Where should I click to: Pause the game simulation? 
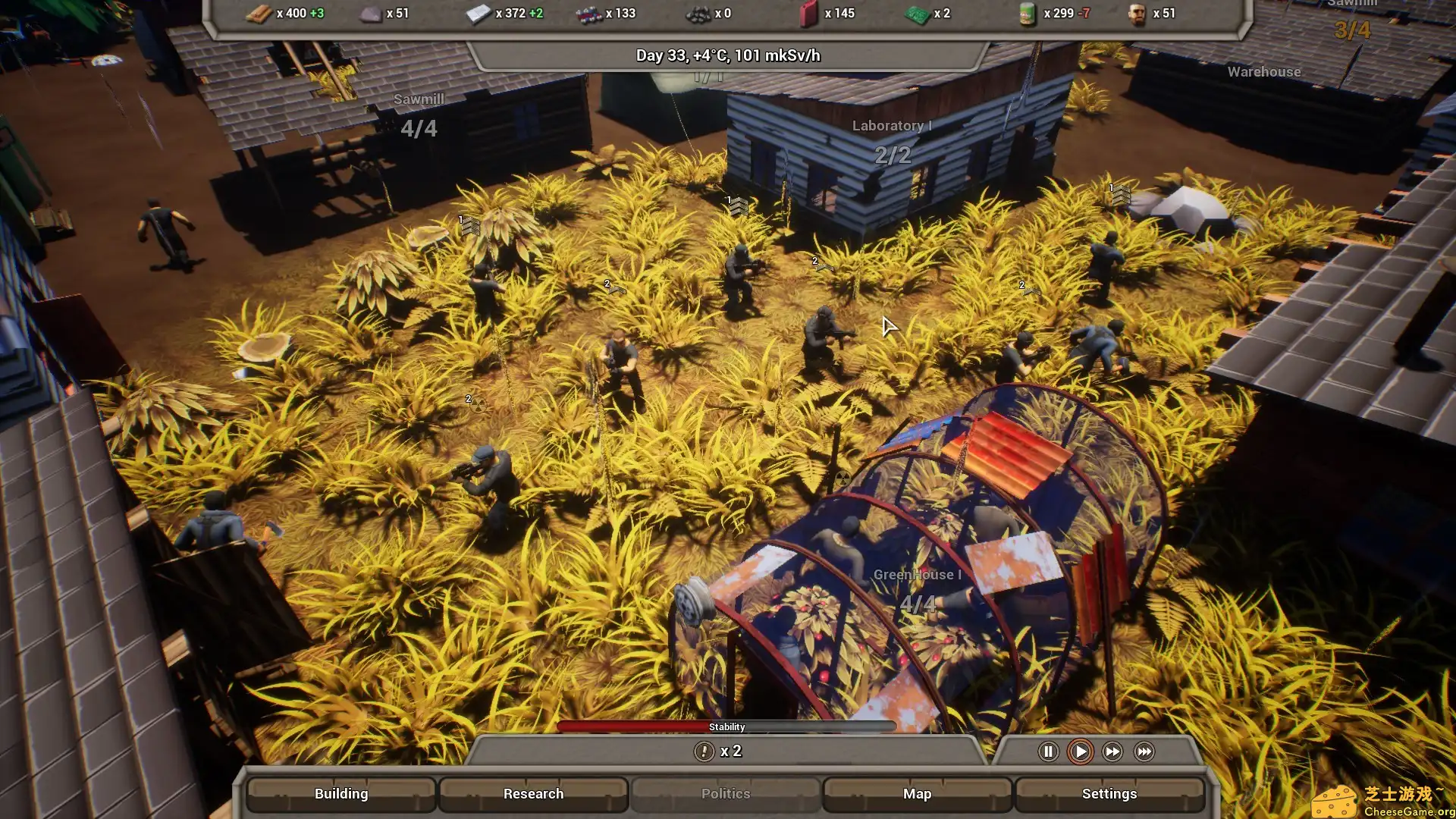(1047, 752)
